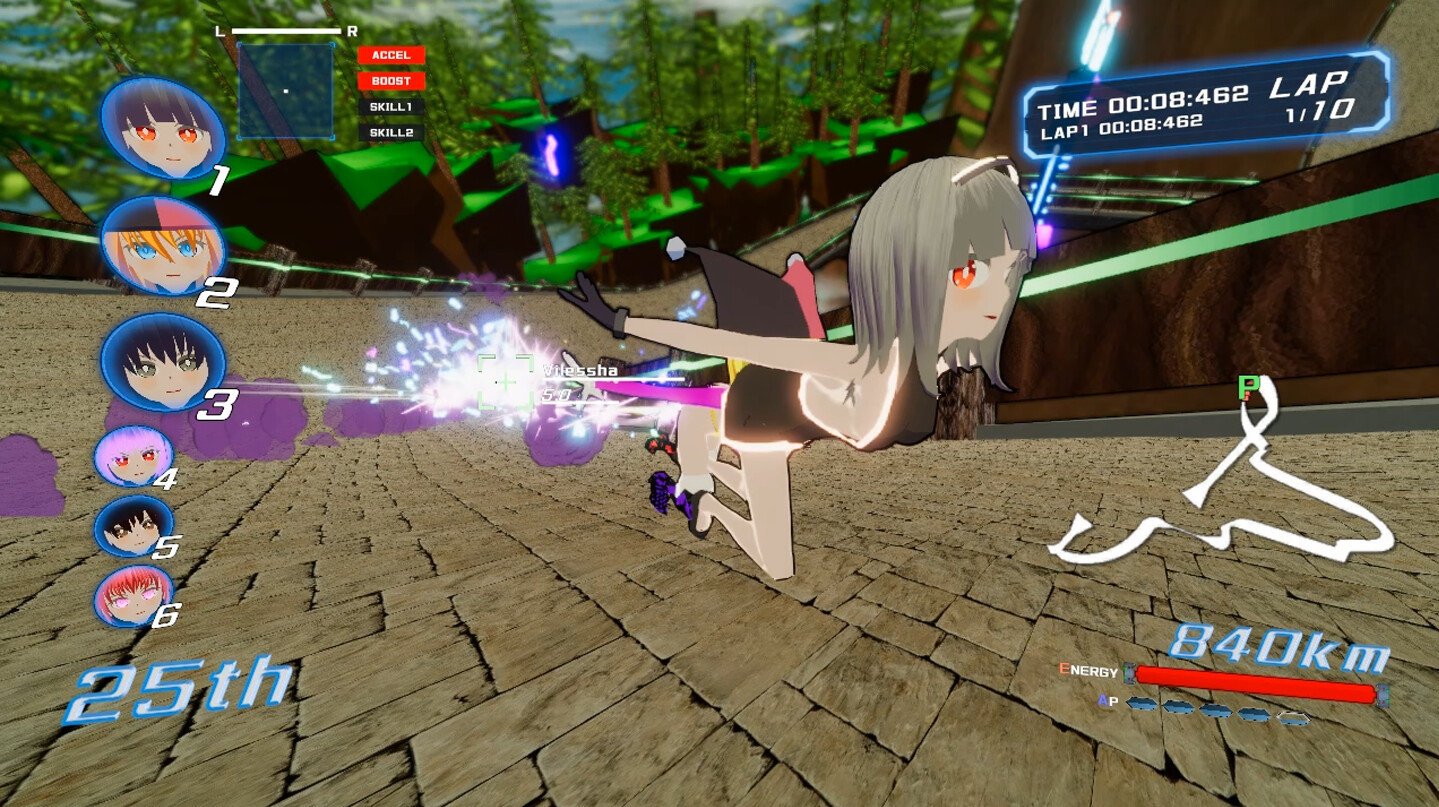
Task: Open the minimap radar in the top left
Action: click(x=284, y=88)
